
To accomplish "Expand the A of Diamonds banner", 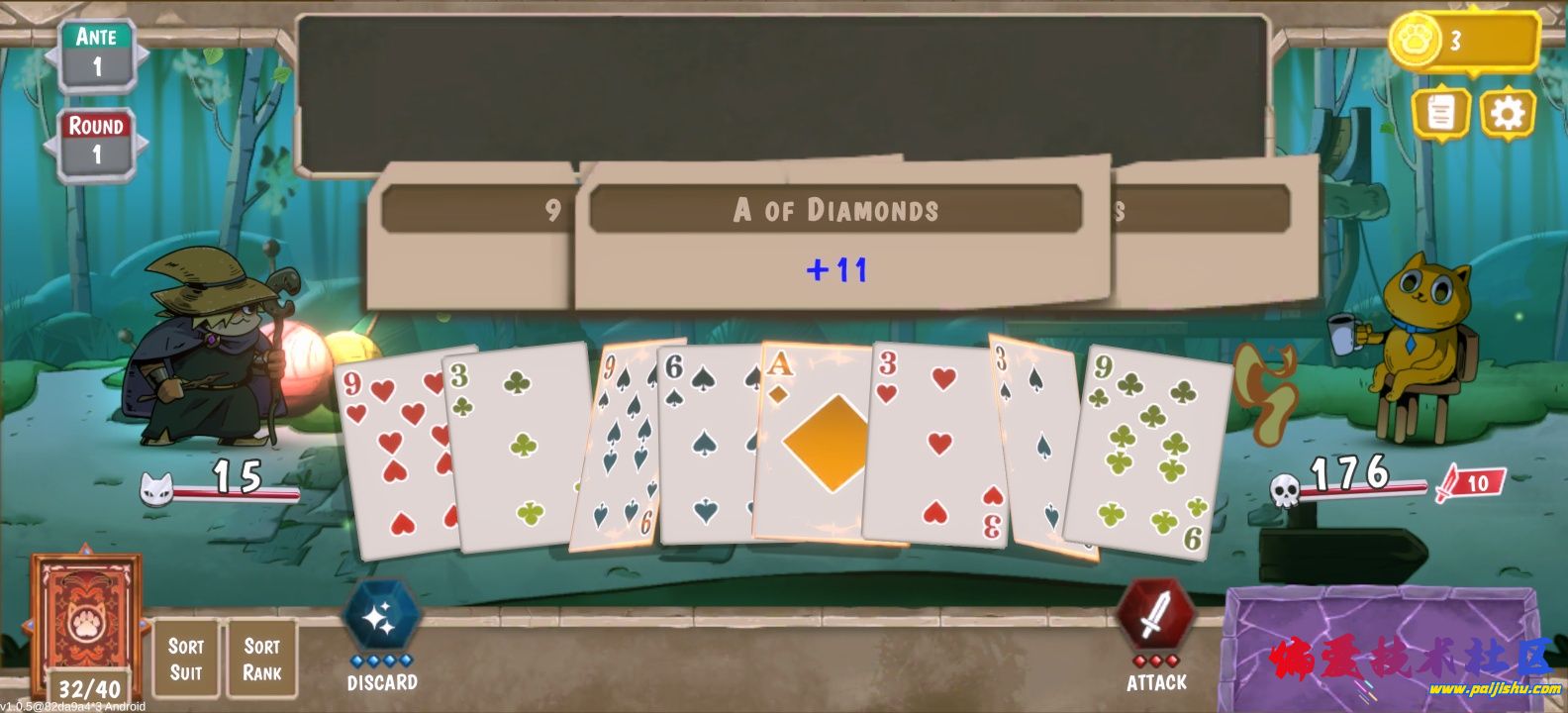I will [x=836, y=210].
